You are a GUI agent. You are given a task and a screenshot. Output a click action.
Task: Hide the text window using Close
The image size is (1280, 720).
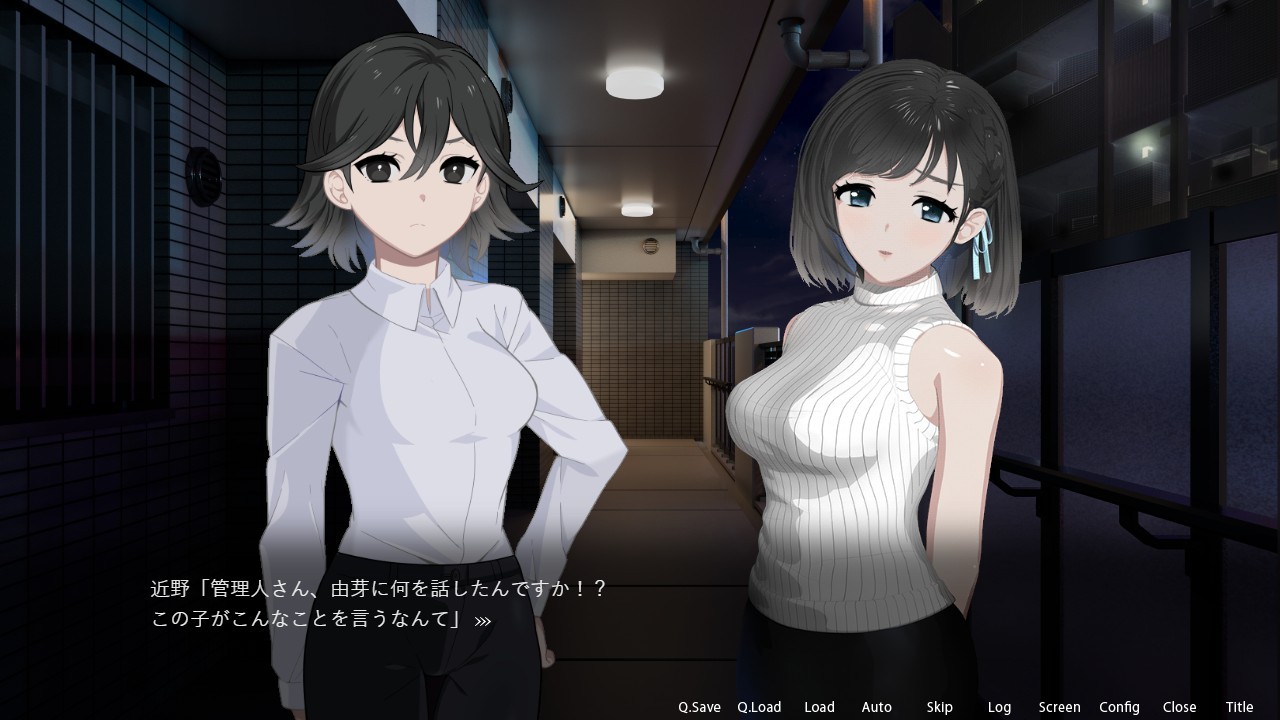[x=1179, y=707]
